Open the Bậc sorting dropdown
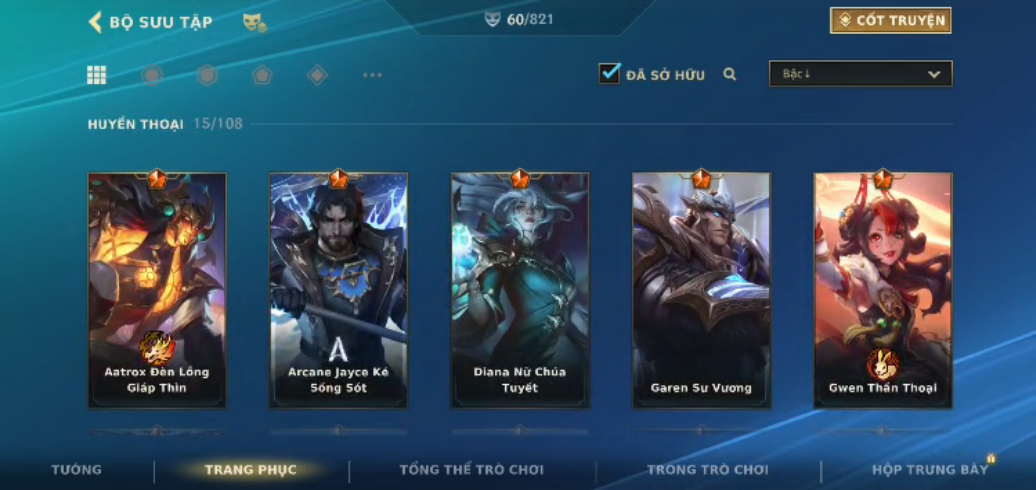 click(860, 74)
